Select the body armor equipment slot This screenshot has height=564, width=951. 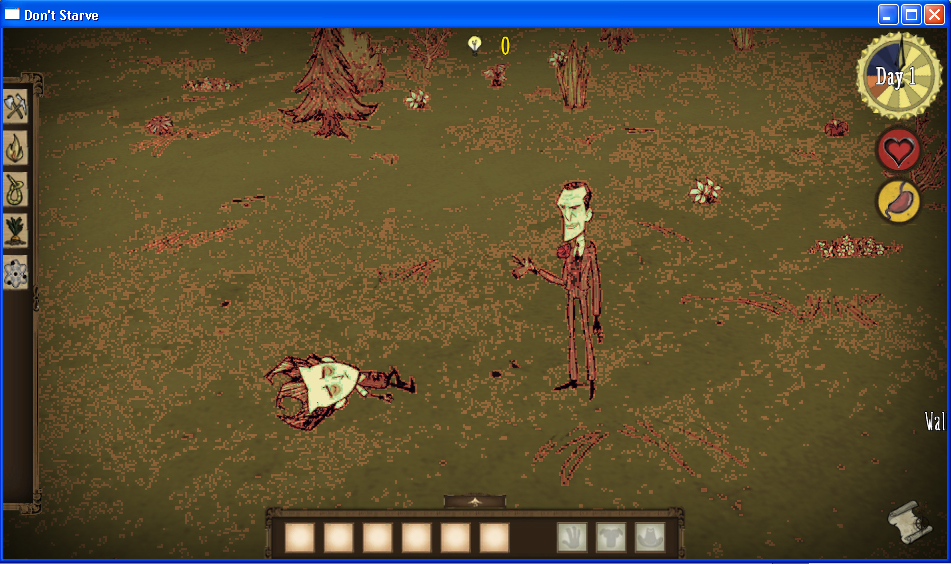(x=611, y=537)
